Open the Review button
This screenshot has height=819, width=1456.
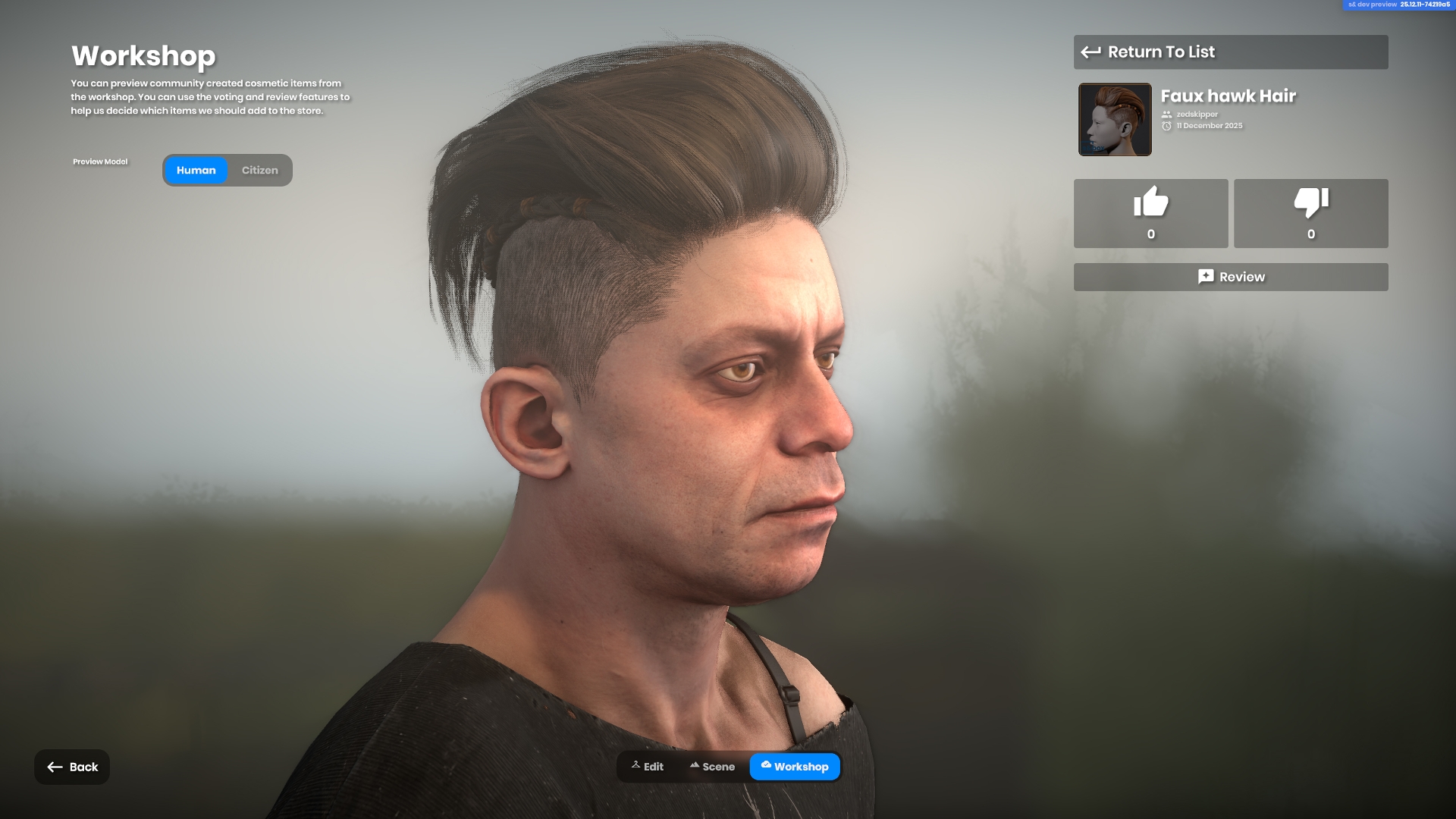click(1230, 277)
